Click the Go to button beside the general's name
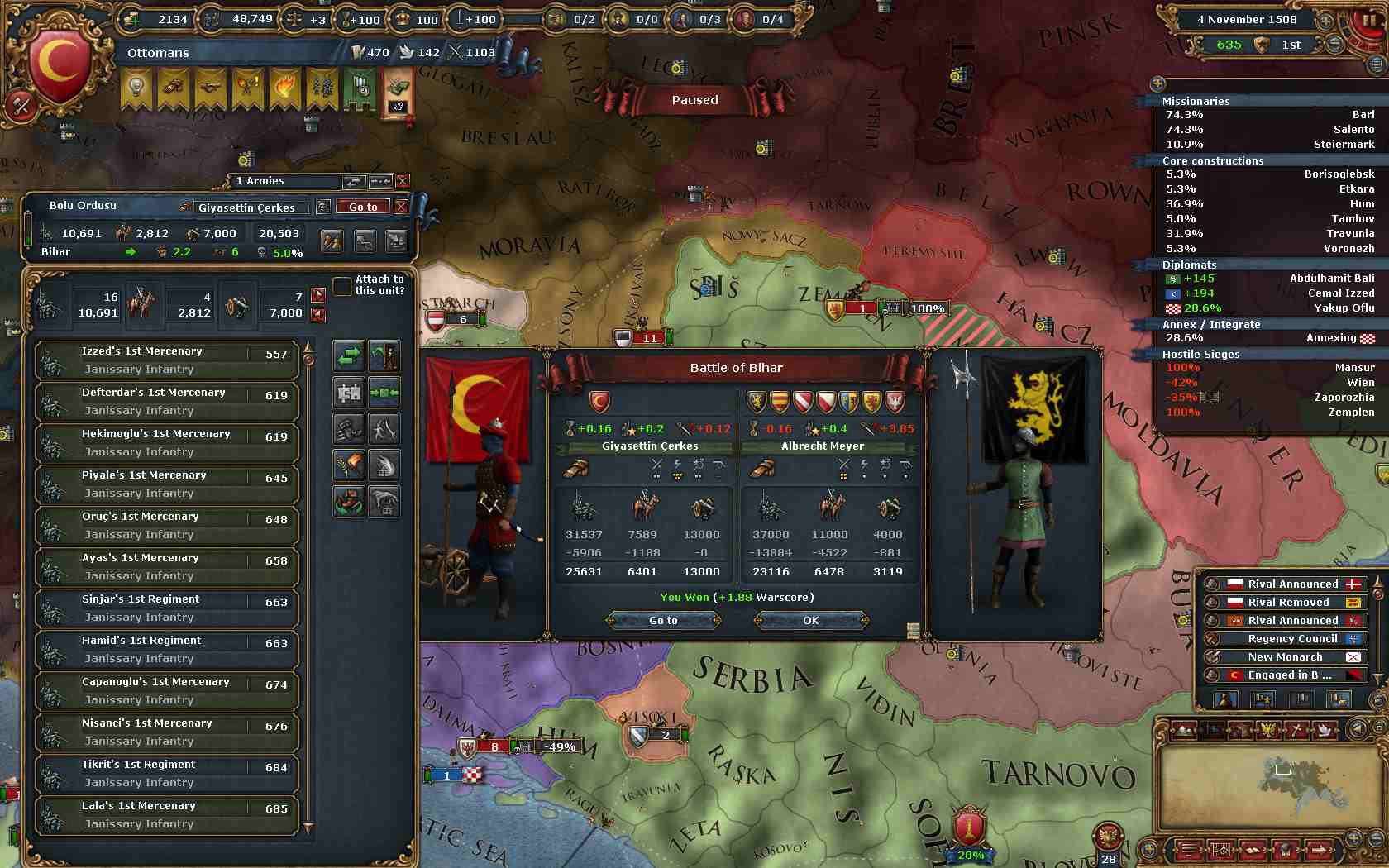 pyautogui.click(x=363, y=207)
